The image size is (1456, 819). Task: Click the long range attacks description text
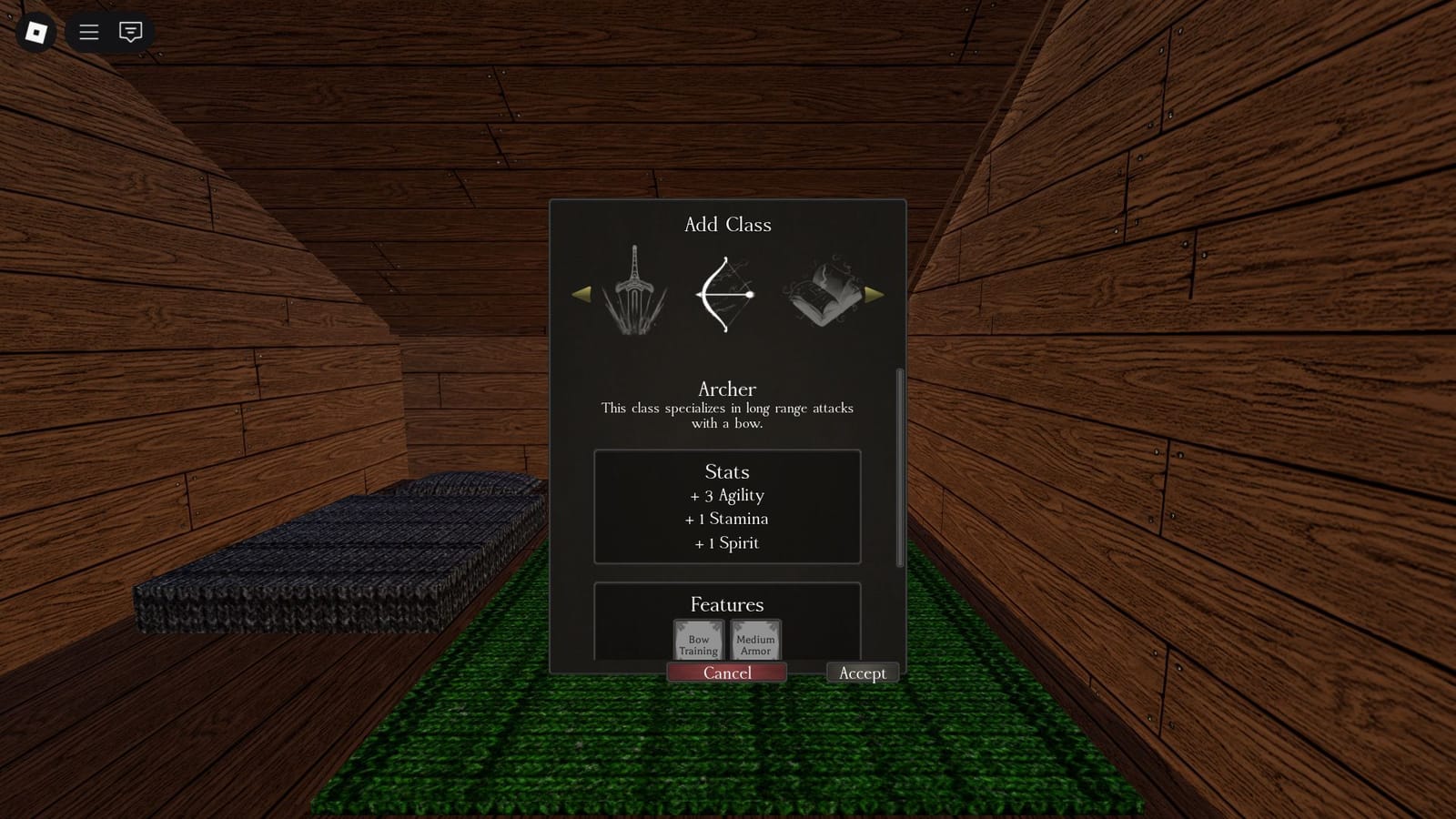(725, 415)
